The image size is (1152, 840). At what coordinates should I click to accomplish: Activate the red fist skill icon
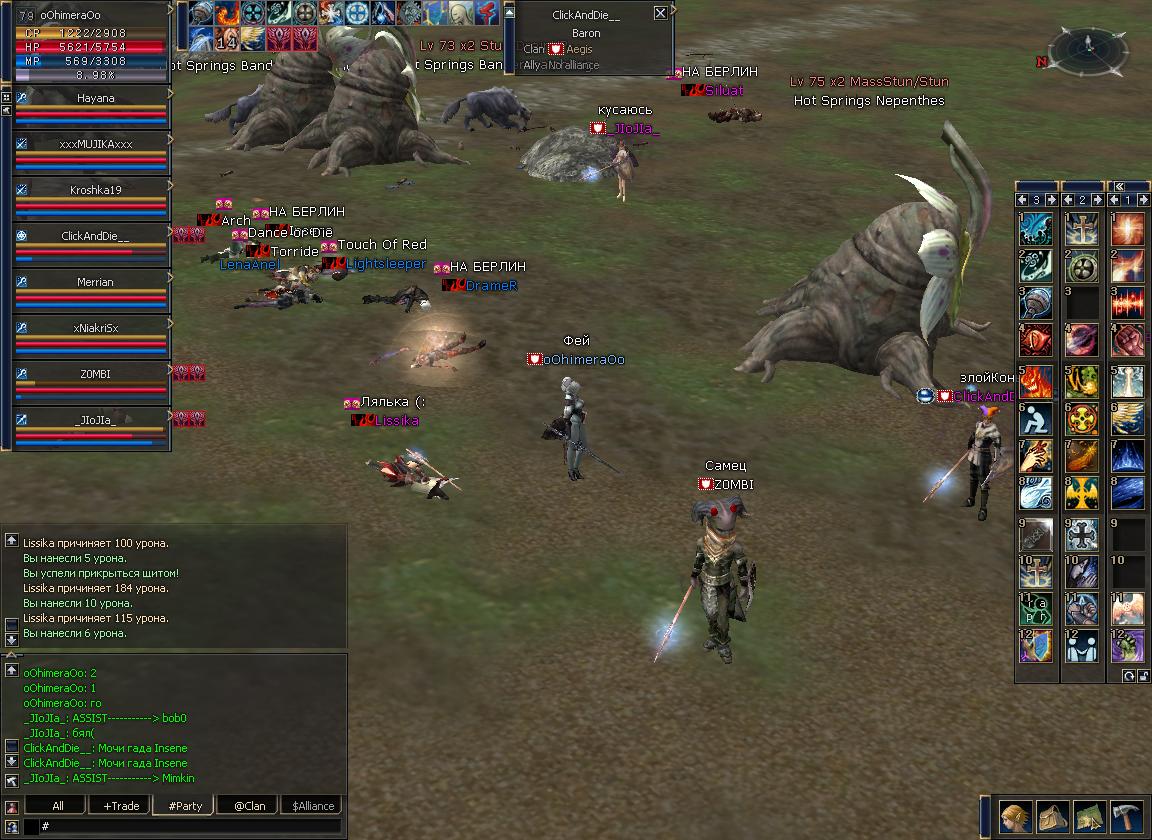click(1127, 340)
